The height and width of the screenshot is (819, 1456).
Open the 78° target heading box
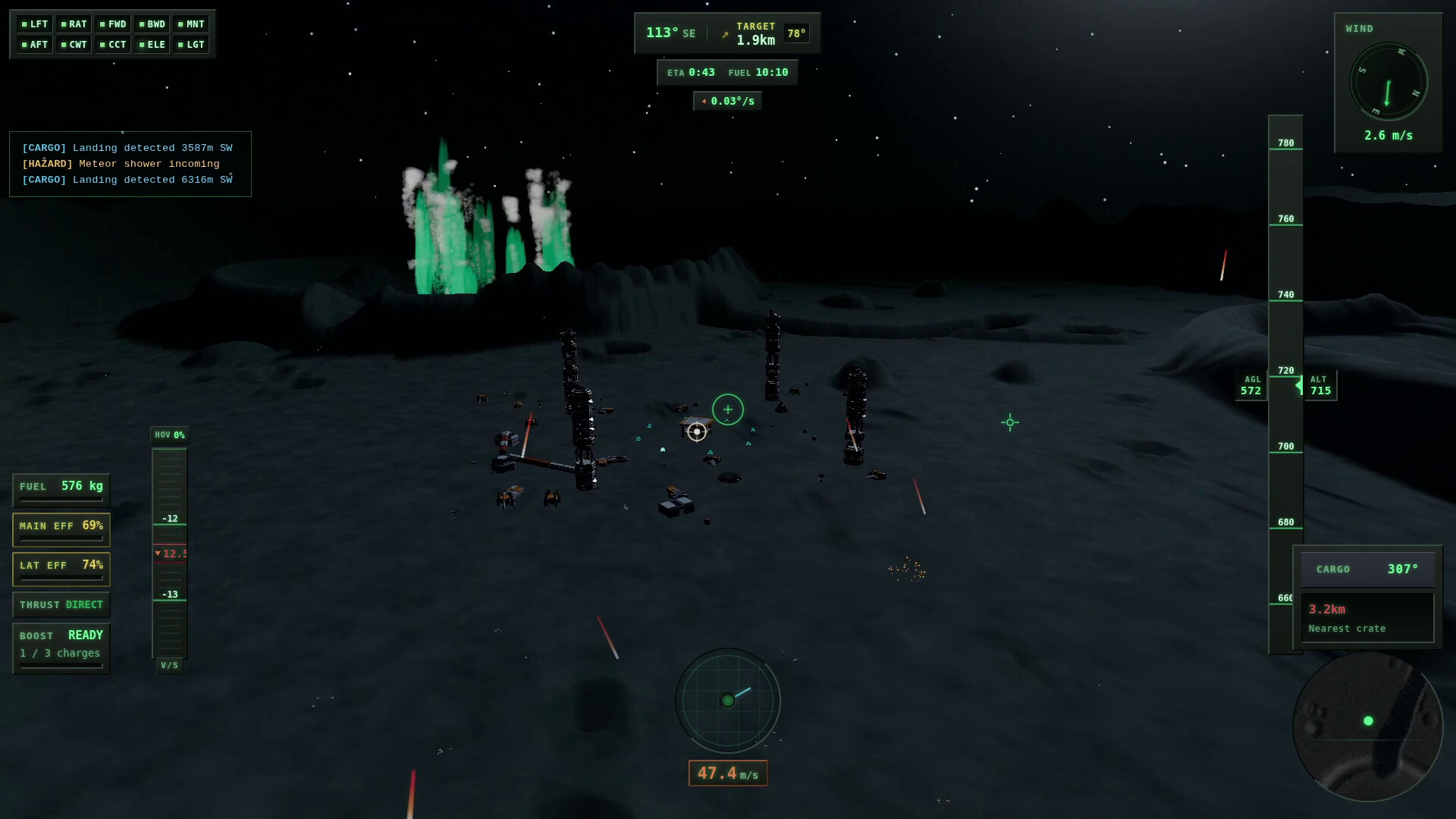pos(795,33)
